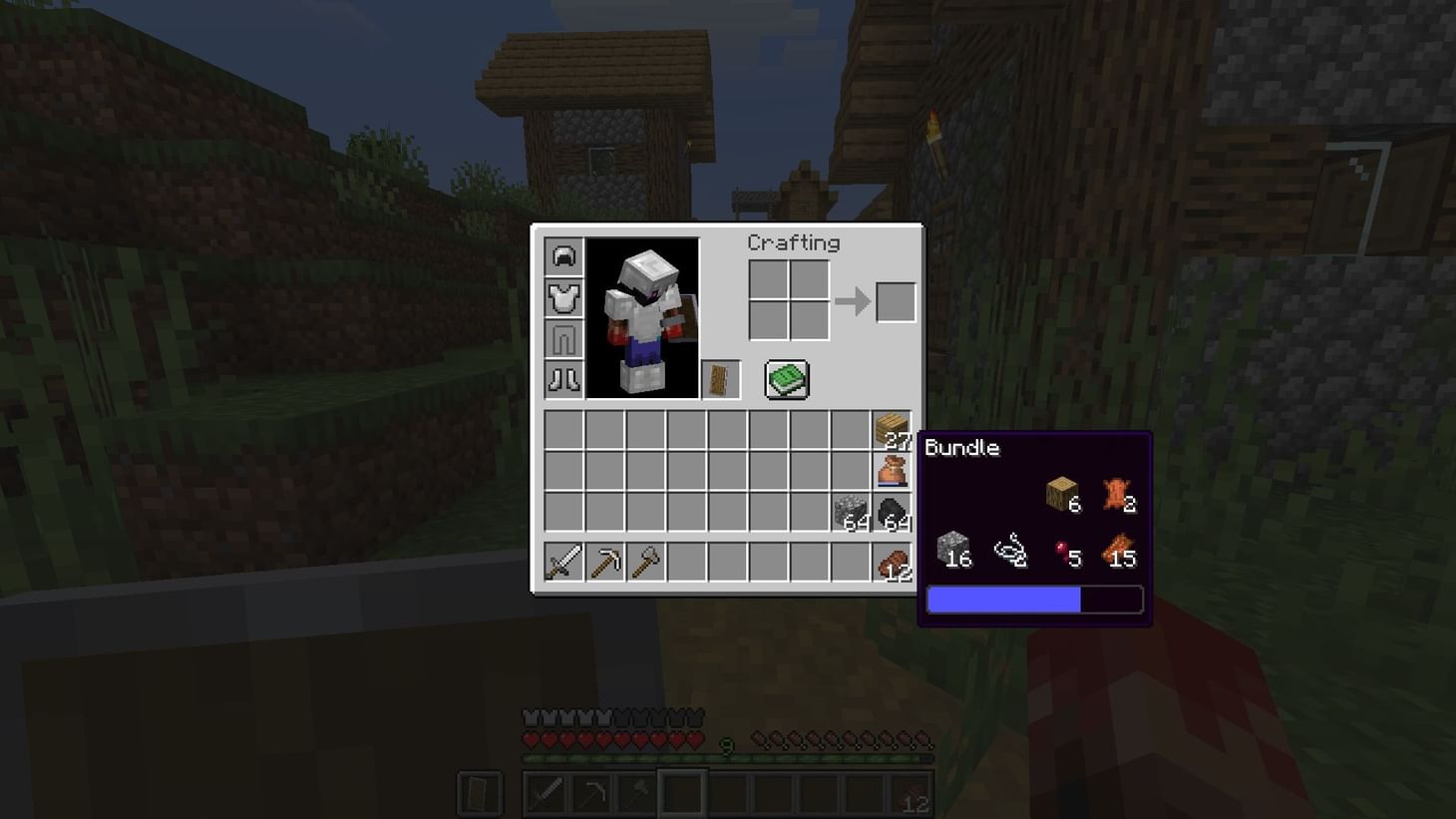Open the green recipe book

click(787, 379)
